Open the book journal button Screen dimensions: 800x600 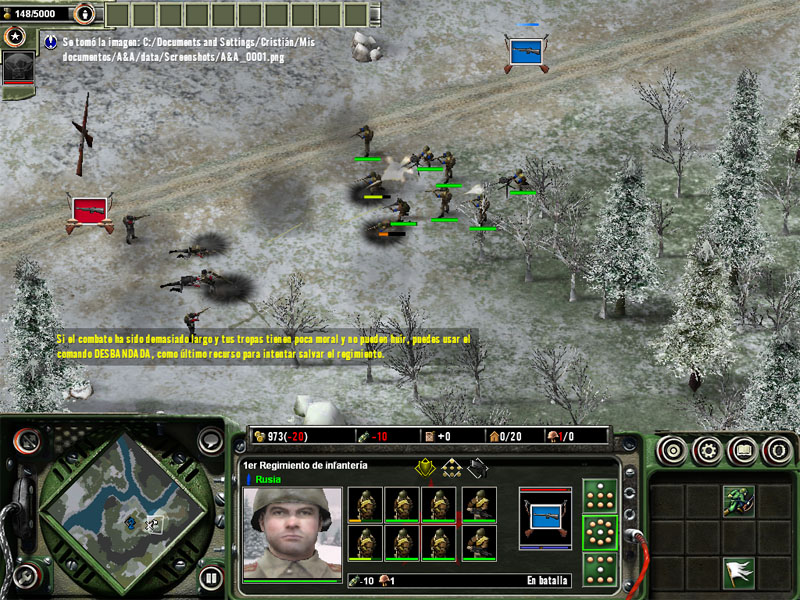click(742, 450)
